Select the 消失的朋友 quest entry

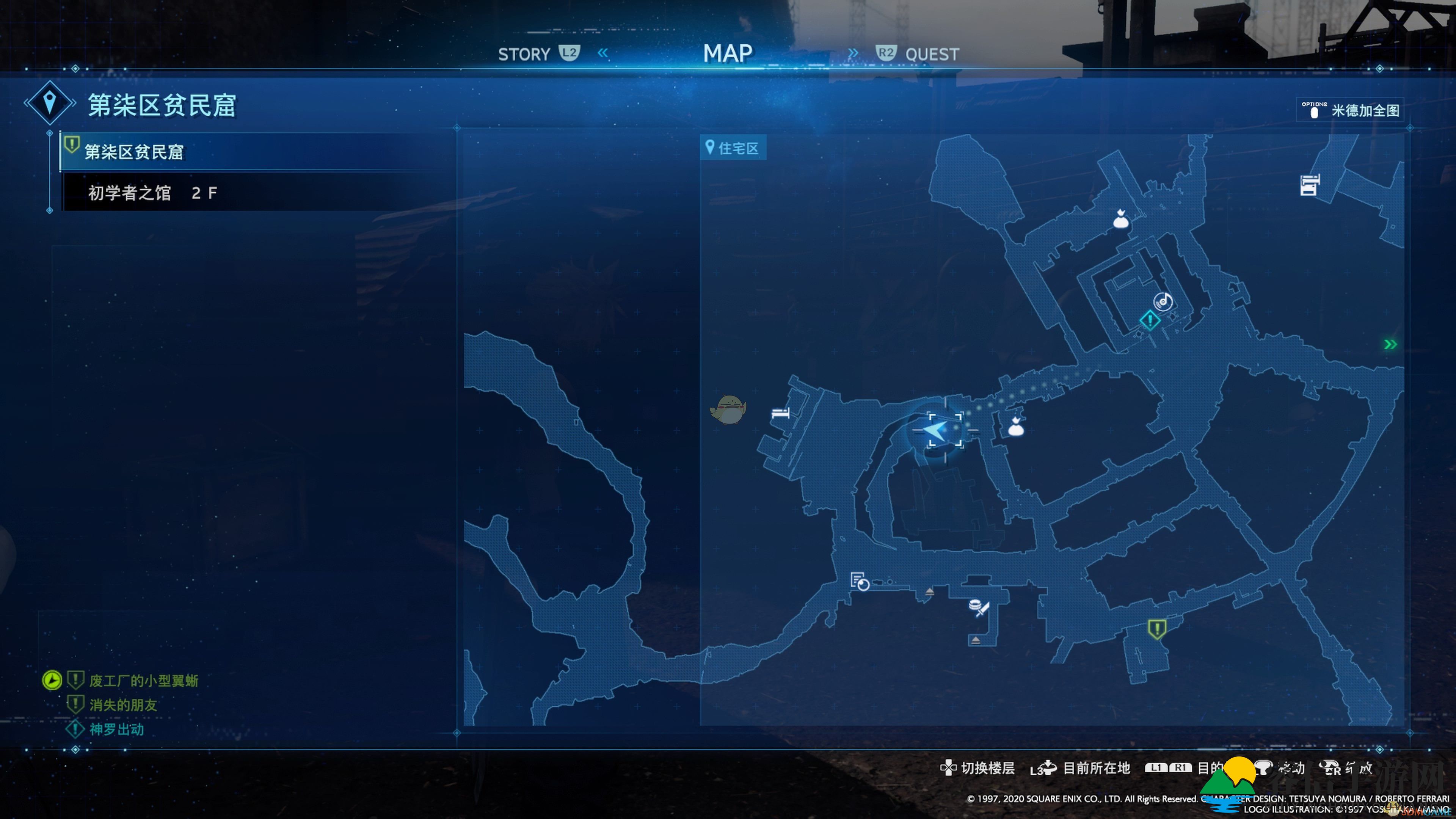point(123,705)
